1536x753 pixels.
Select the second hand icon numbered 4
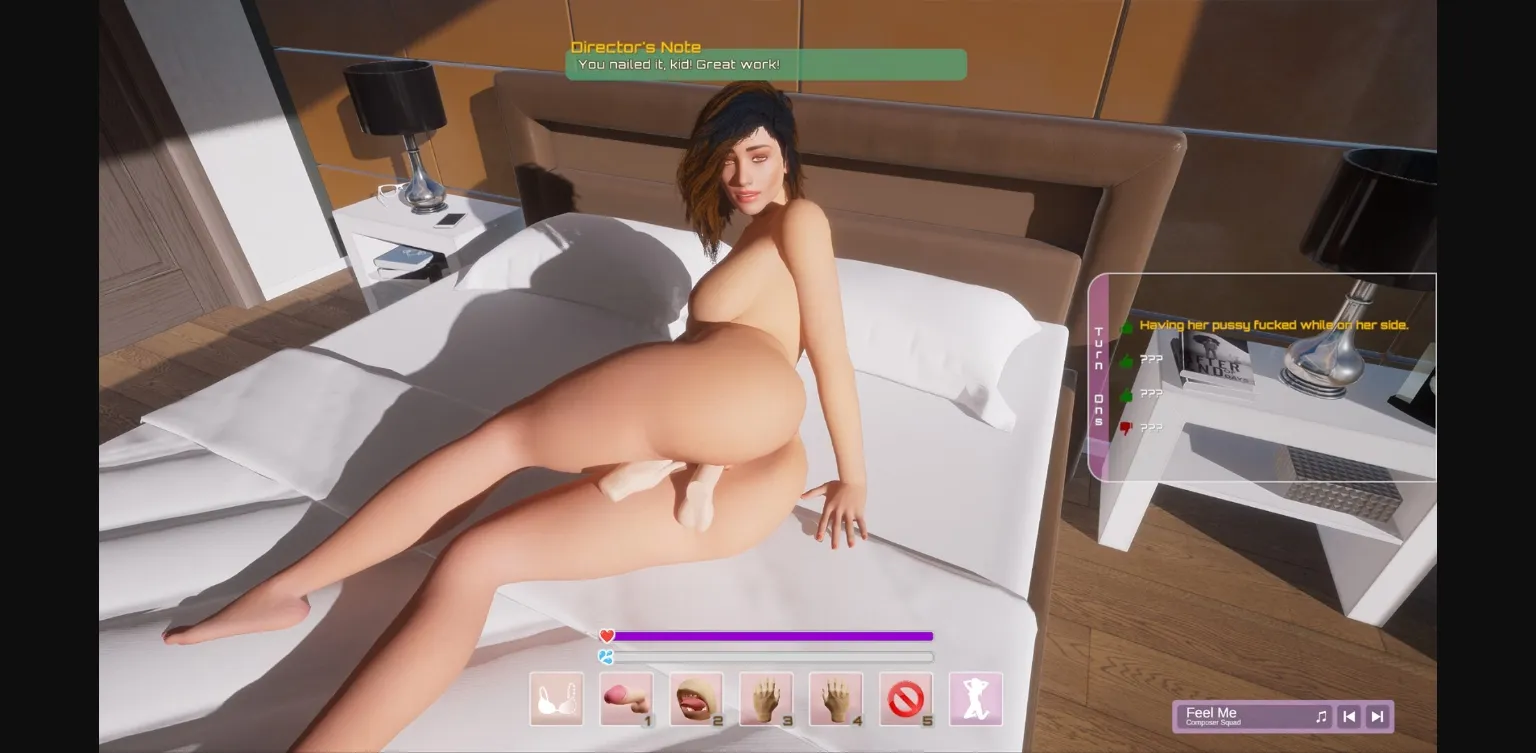(x=836, y=699)
